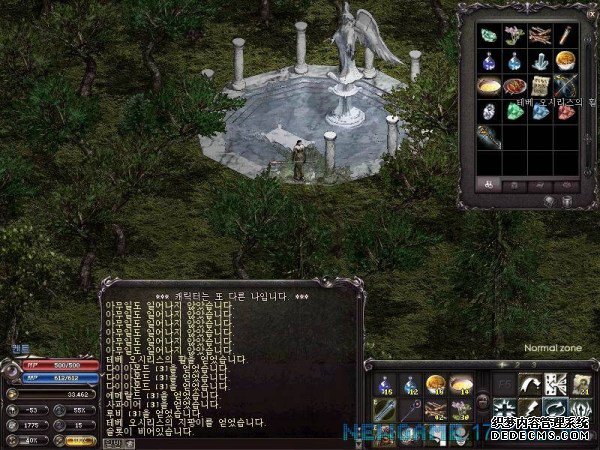The image size is (600, 450).
Task: Use the soup bowl stacked 14 on hotbar
Action: point(461,384)
